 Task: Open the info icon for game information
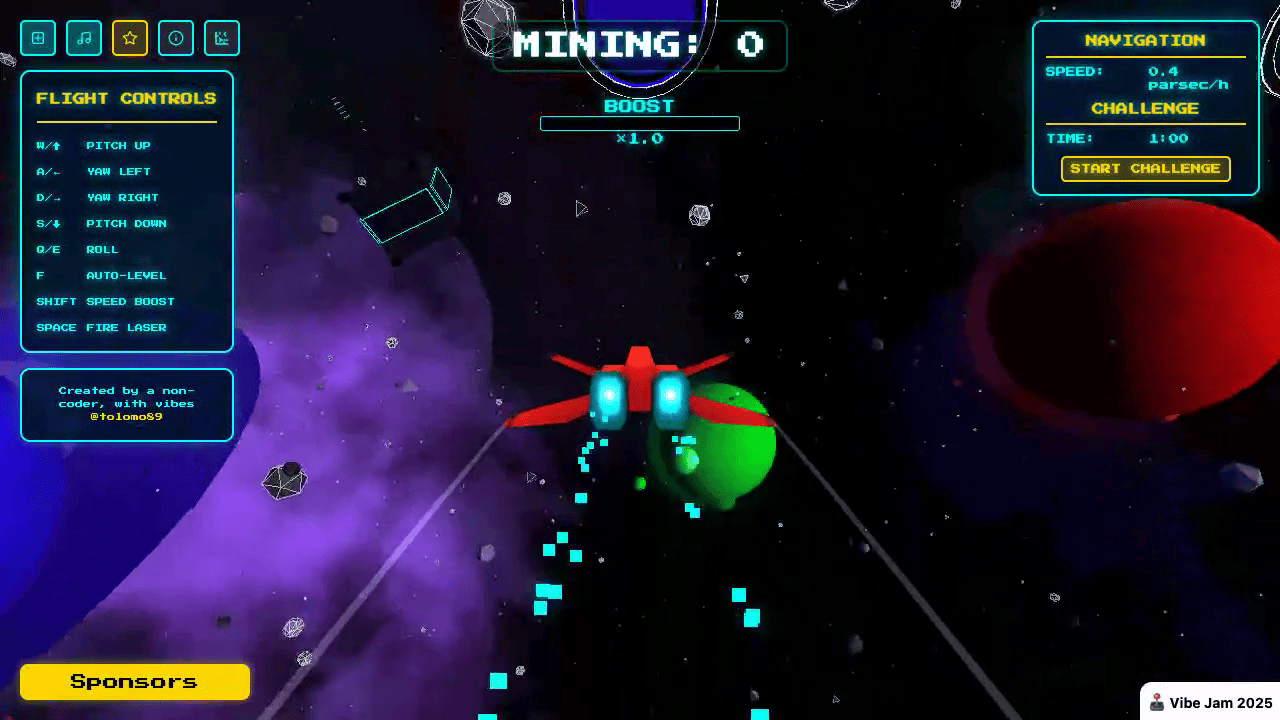[176, 38]
